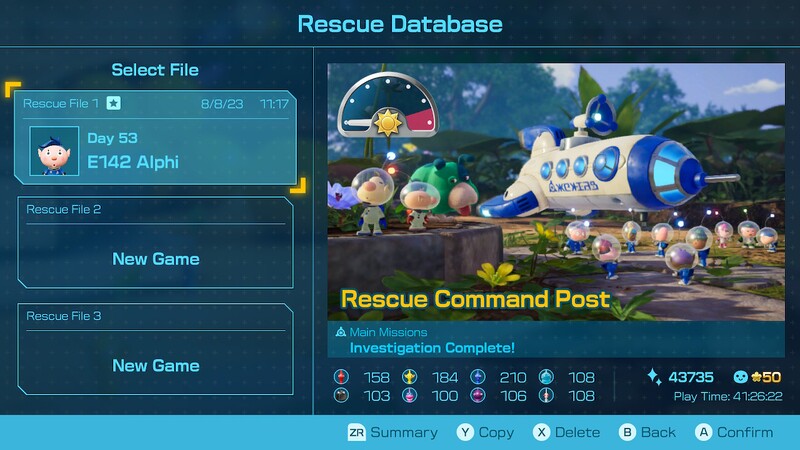Delete the selected rescue file
This screenshot has height=450, width=800.
coord(566,432)
